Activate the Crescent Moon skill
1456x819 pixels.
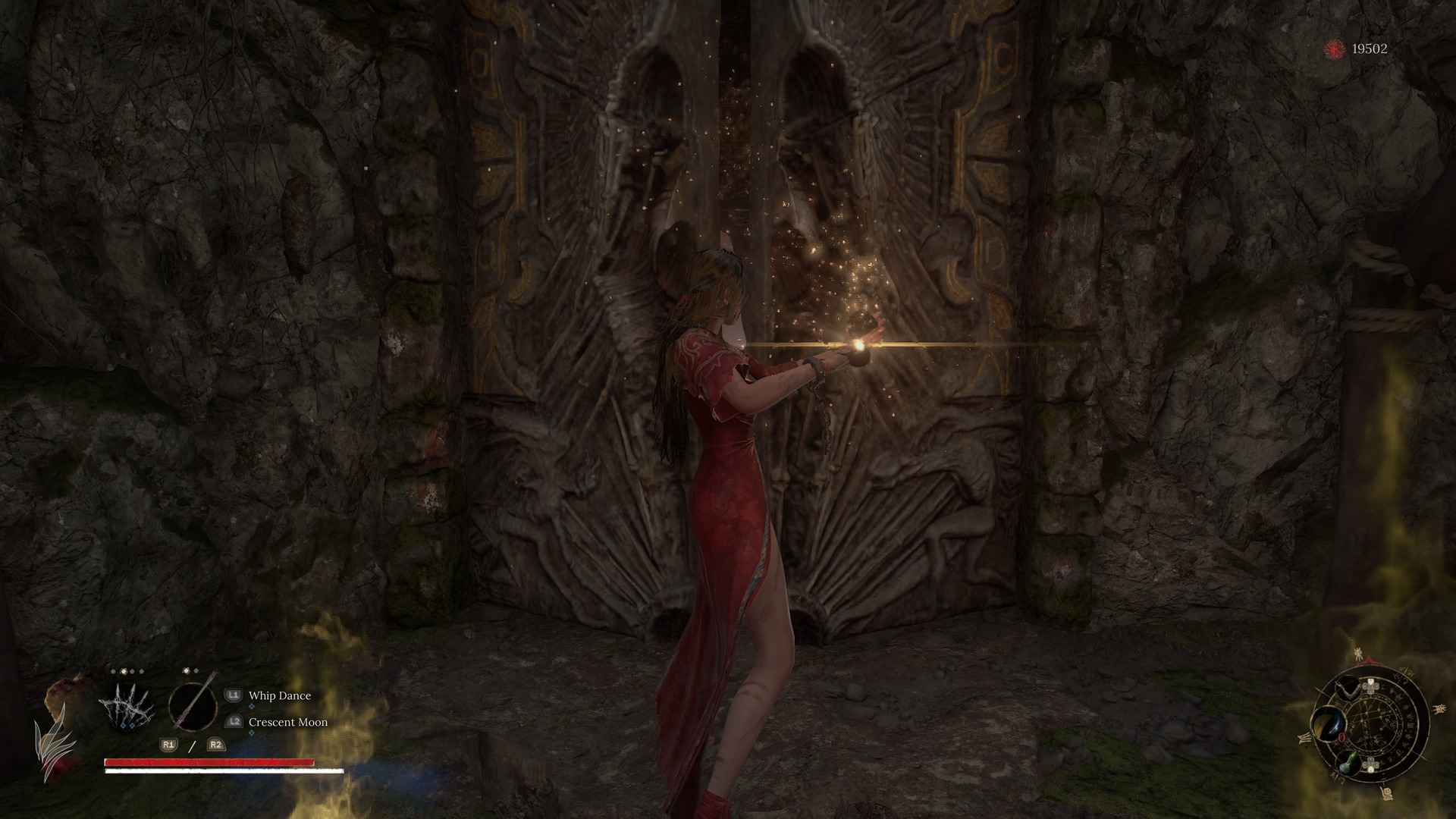click(287, 722)
